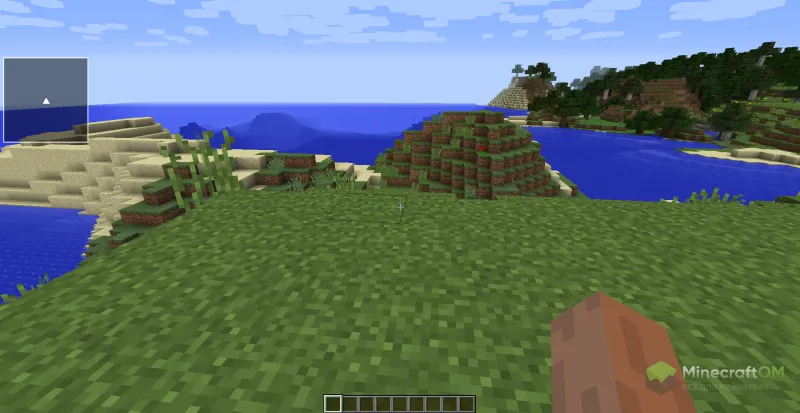Screen dimensions: 800x413
Task: Click the minimap in the corner
Action: click(x=45, y=100)
